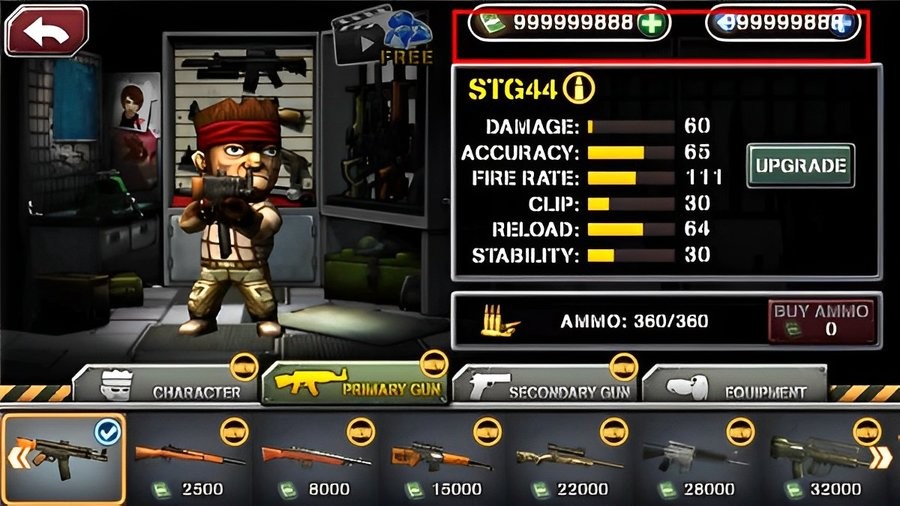
Task: Show STG44 weapon info
Action: tap(575, 89)
